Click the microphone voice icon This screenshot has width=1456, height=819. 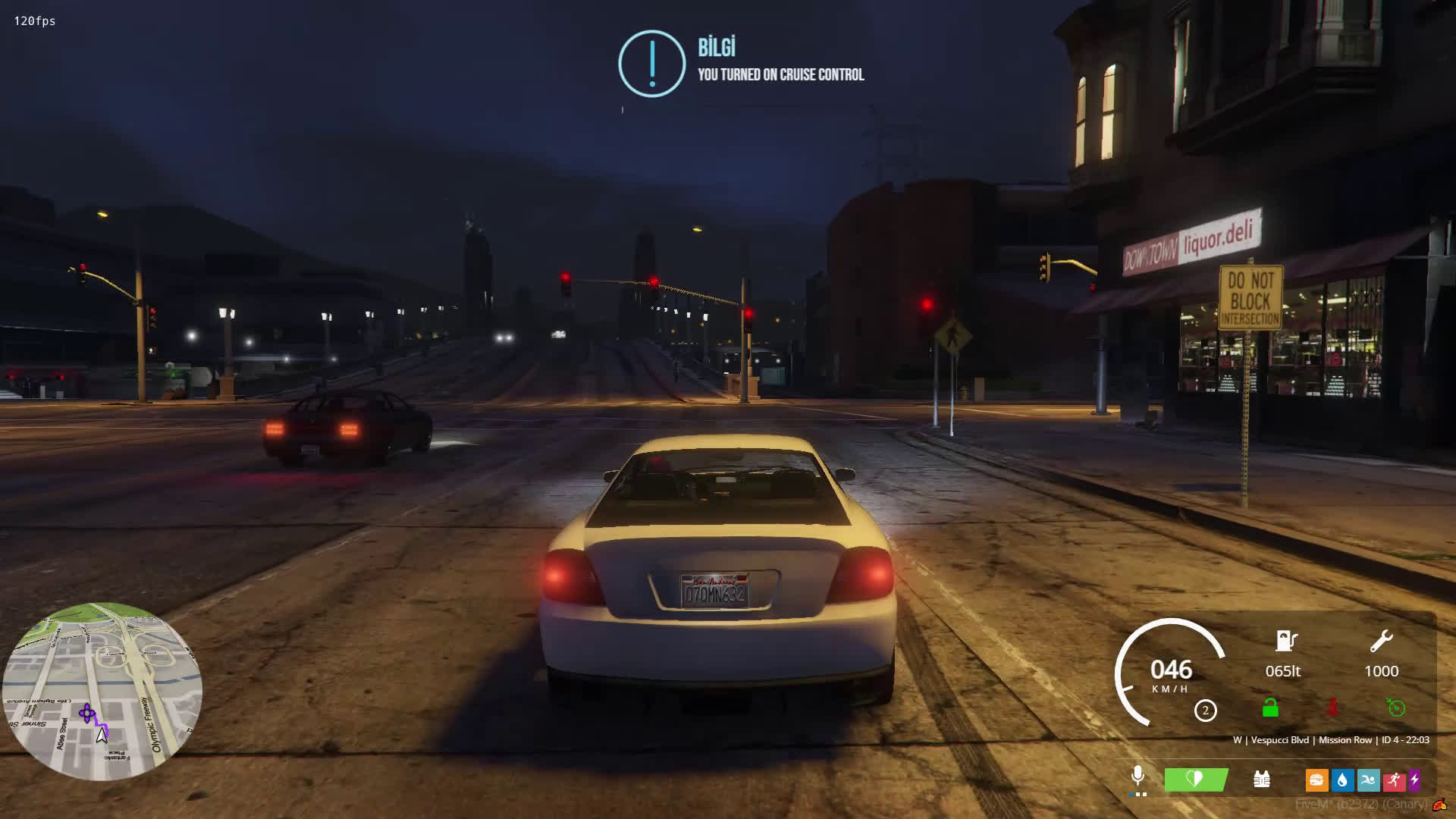click(1137, 777)
